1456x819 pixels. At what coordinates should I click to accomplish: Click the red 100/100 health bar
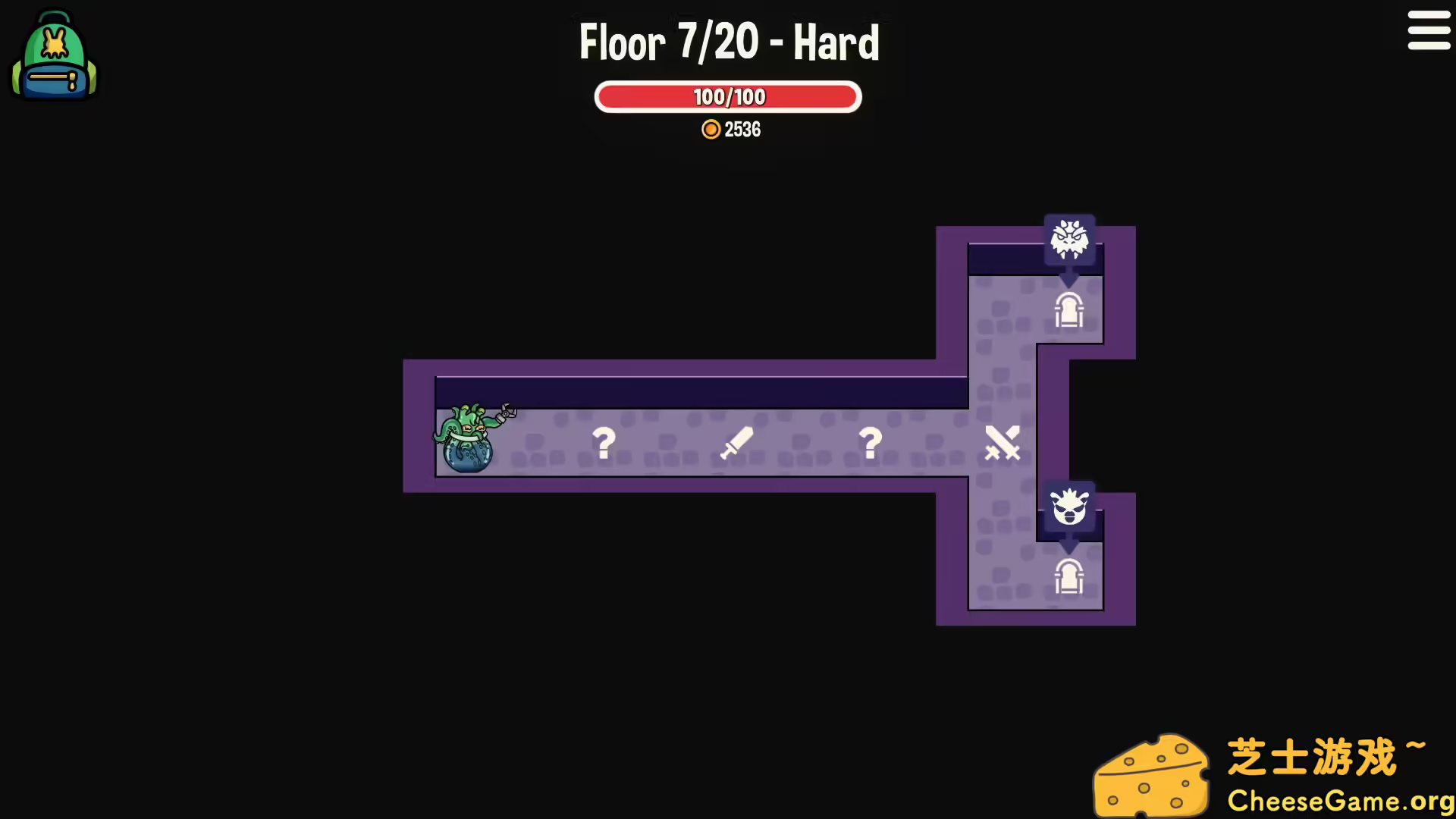pyautogui.click(x=728, y=96)
